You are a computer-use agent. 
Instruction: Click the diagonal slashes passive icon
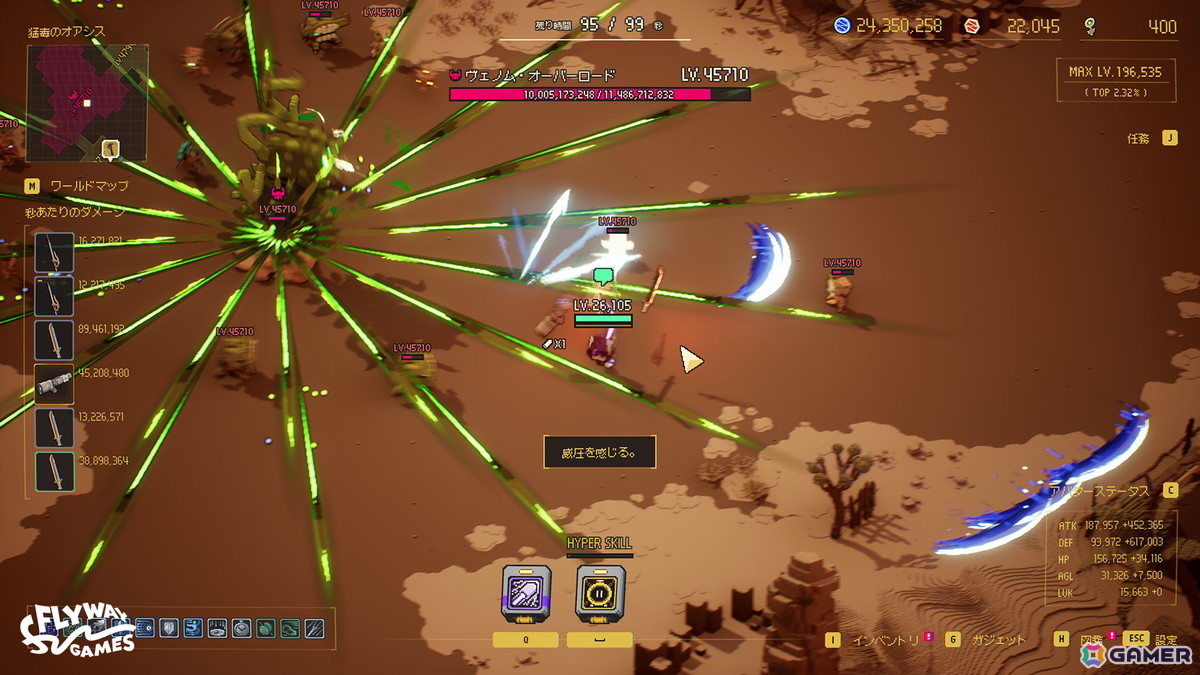click(x=314, y=628)
